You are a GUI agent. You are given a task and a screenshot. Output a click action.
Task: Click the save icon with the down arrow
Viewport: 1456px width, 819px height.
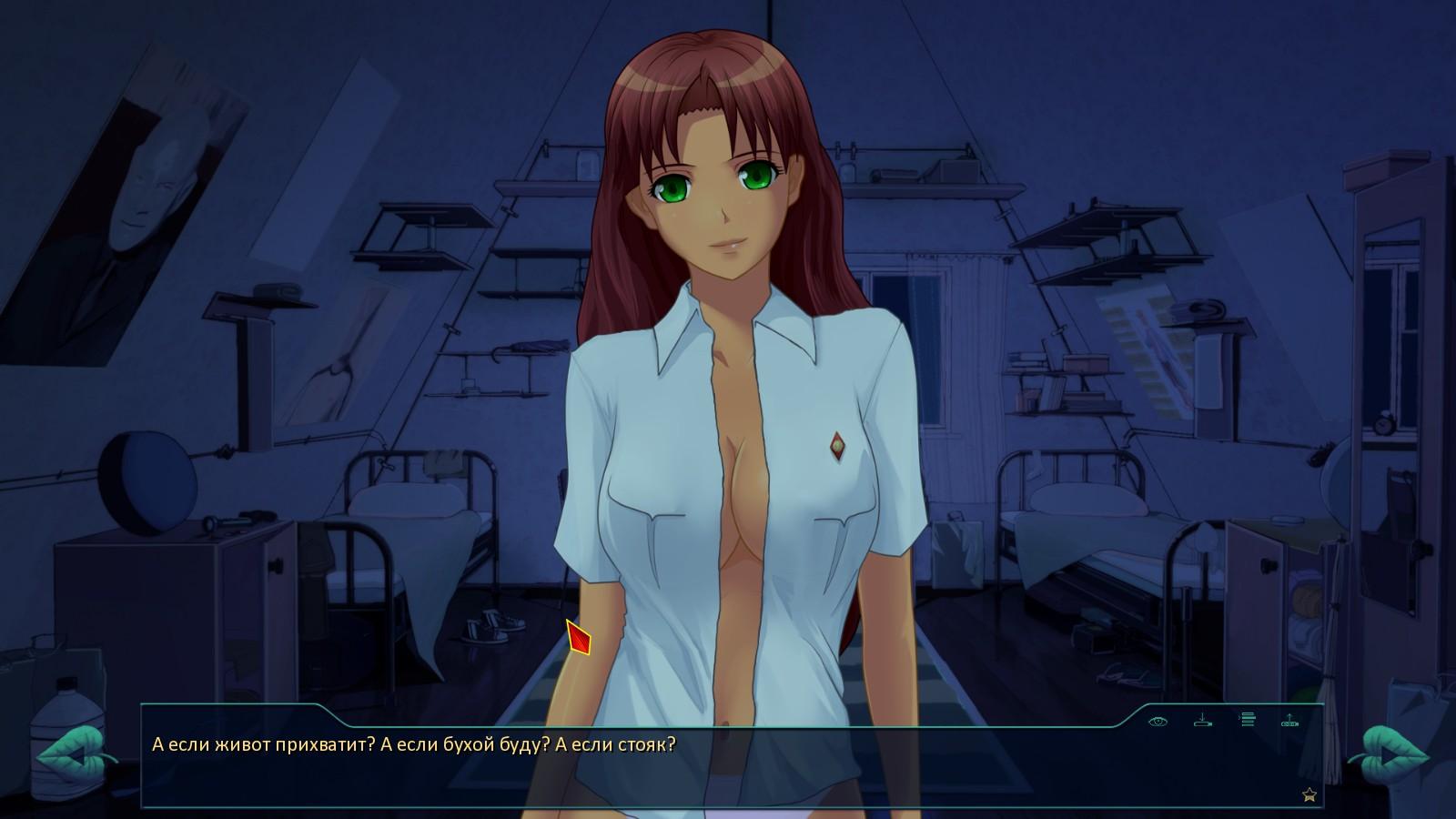point(1202,720)
